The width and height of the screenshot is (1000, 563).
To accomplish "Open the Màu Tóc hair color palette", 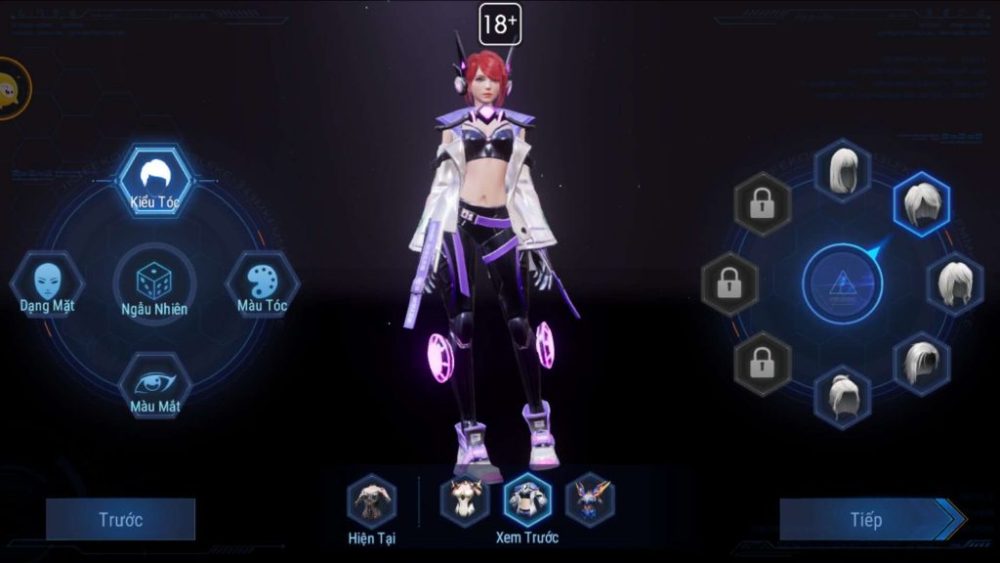I will tap(262, 283).
